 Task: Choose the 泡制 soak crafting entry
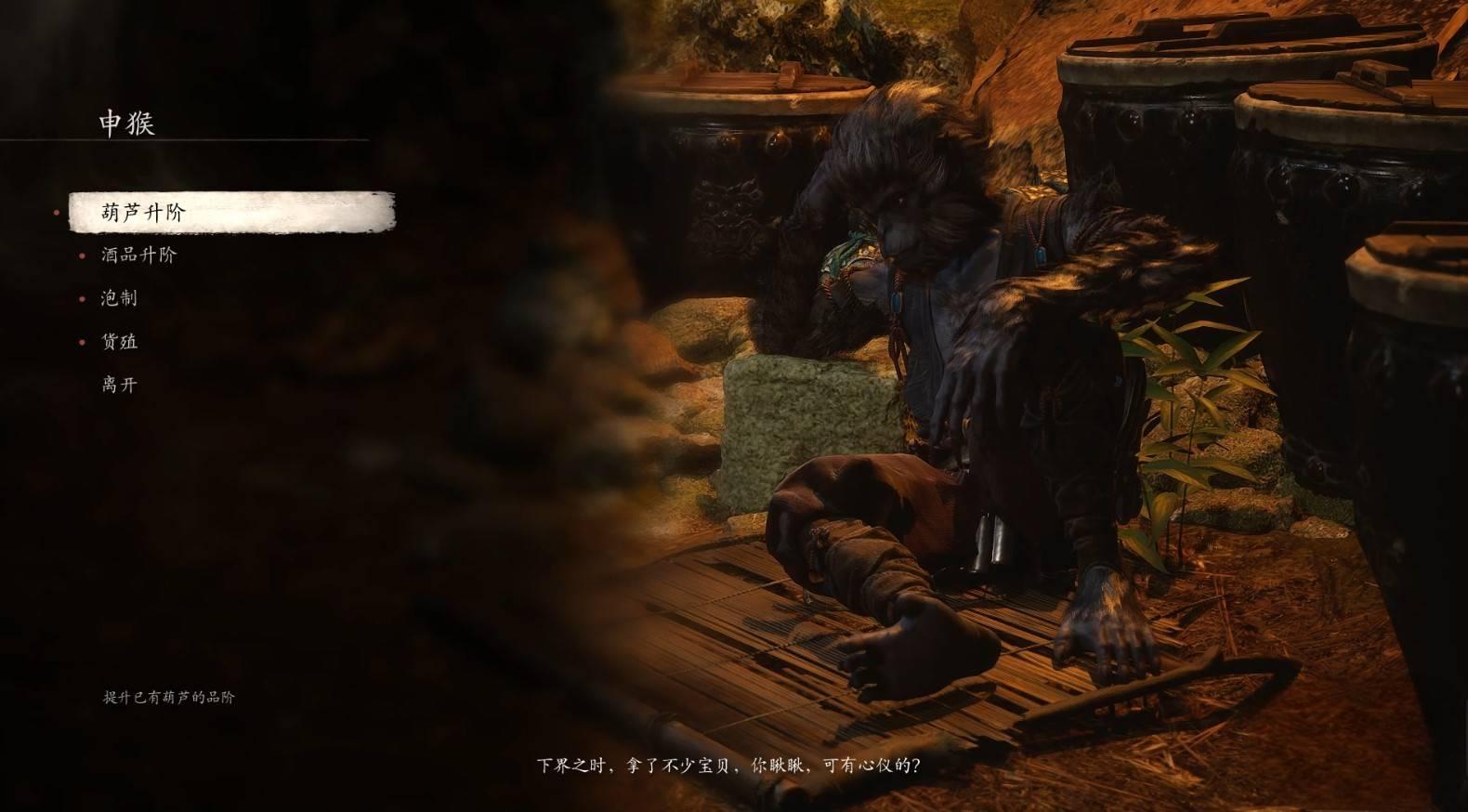point(119,298)
